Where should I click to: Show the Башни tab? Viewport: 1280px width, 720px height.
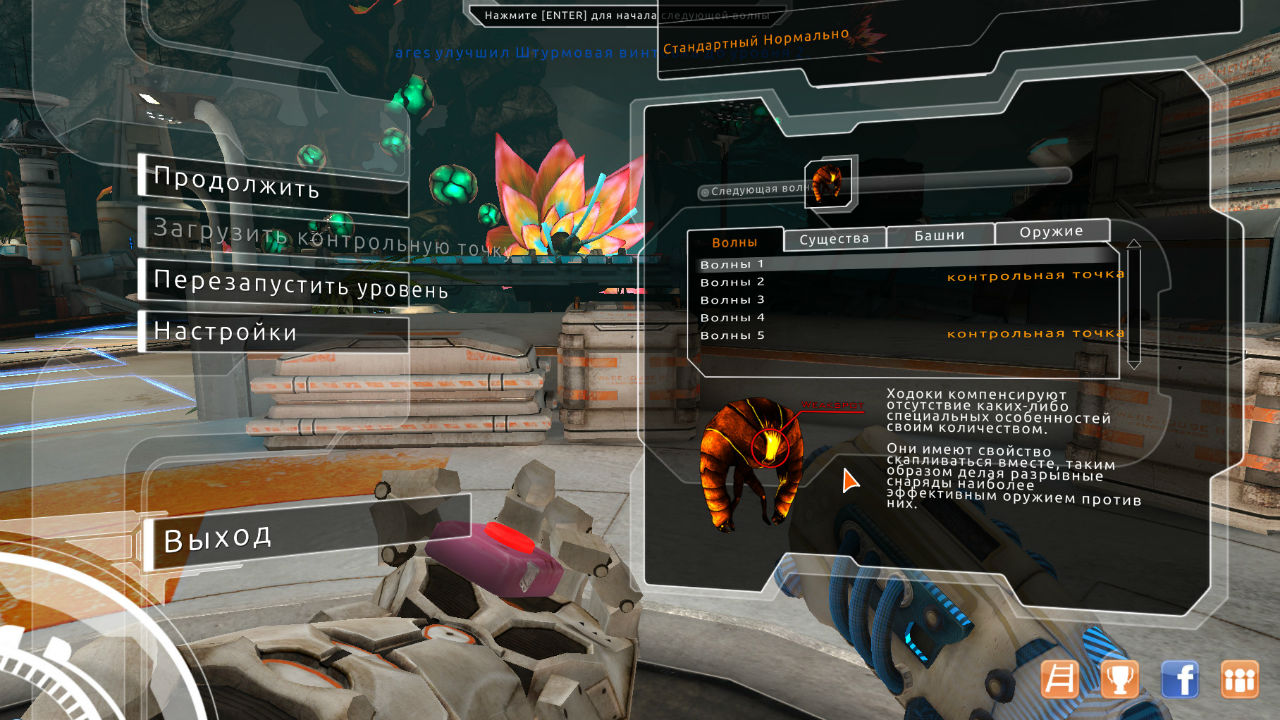tap(940, 235)
